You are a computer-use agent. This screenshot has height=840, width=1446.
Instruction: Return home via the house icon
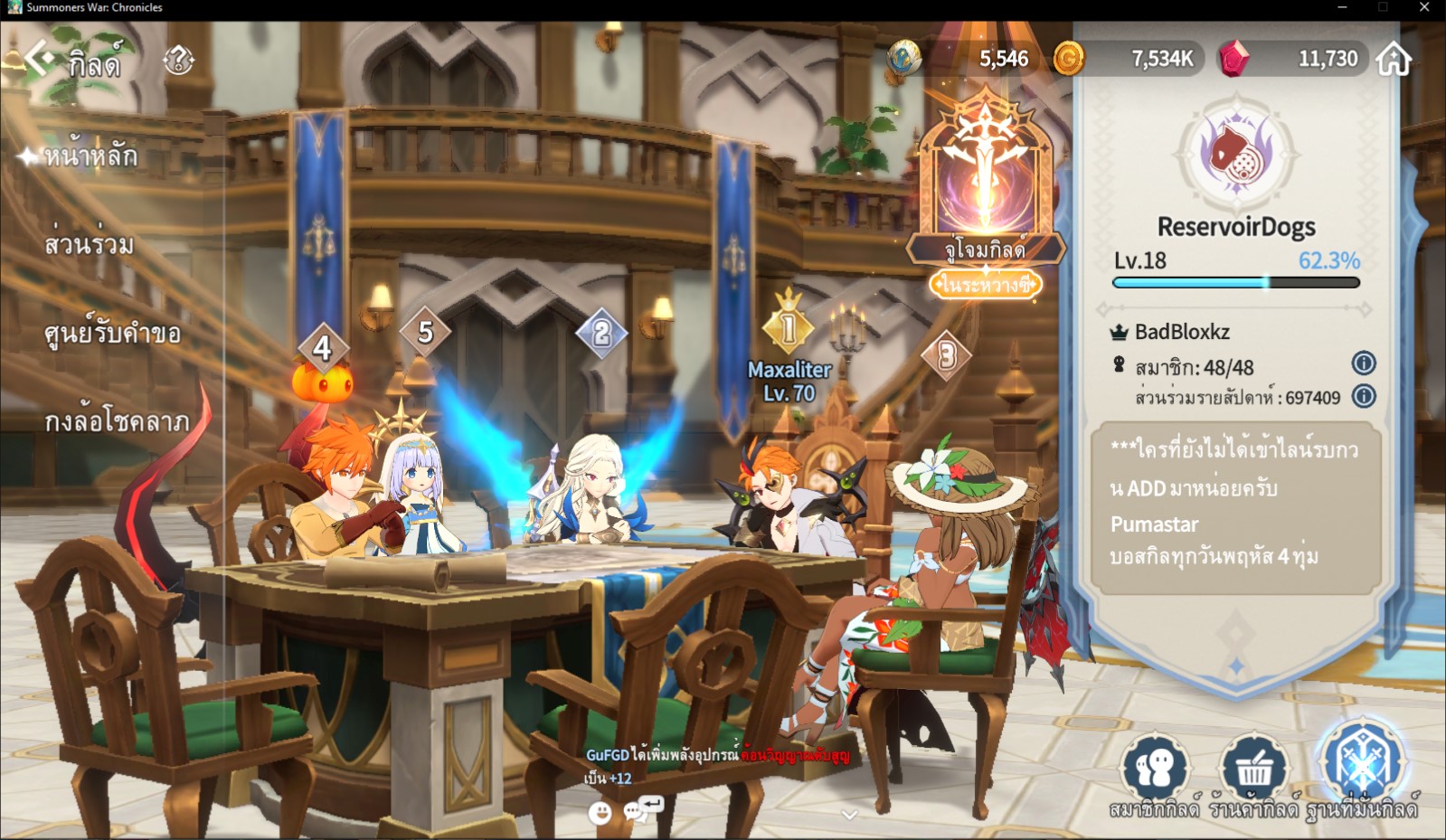1394,60
